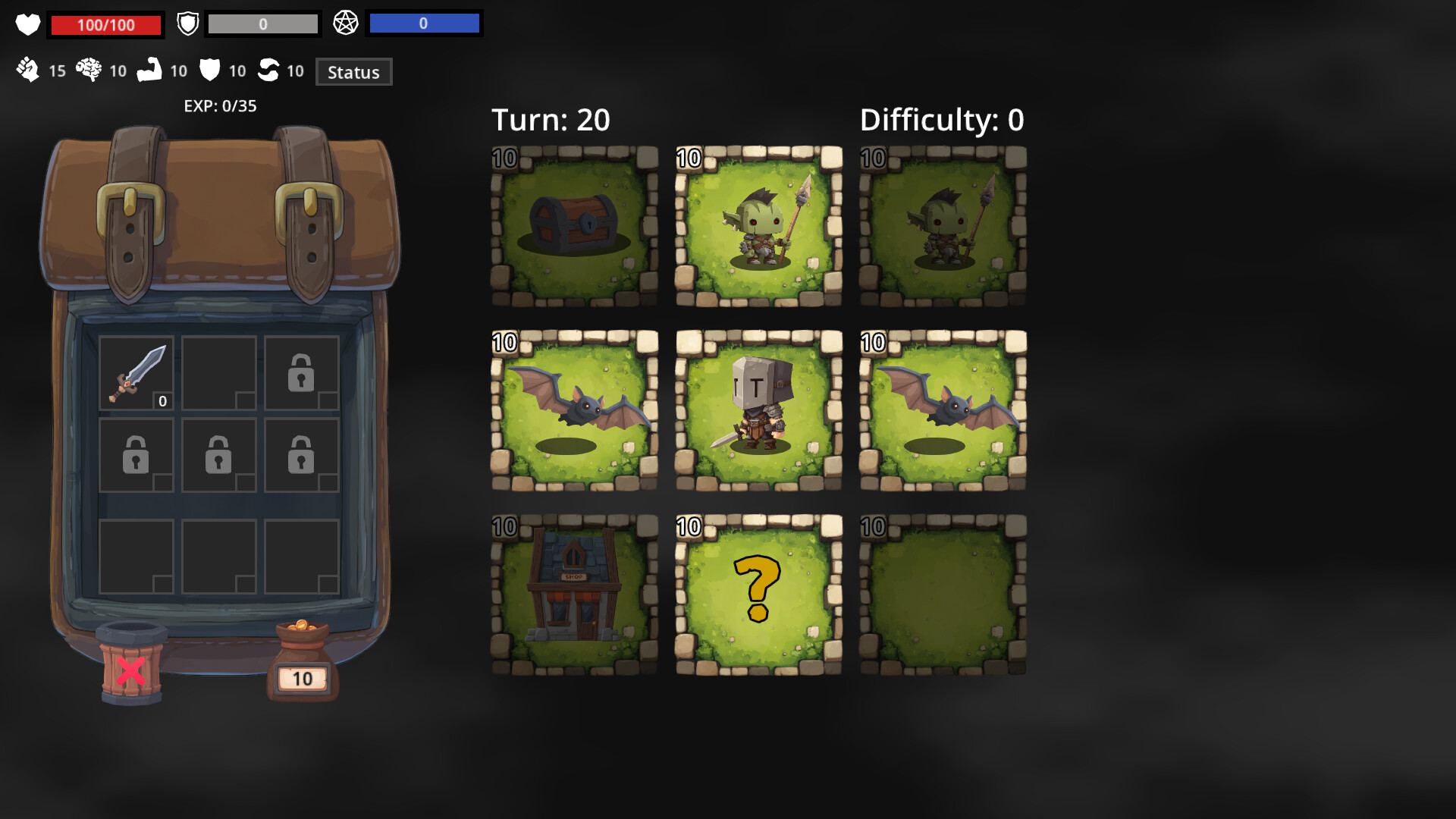
Task: Click the muscle arm stat icon
Action: click(152, 71)
